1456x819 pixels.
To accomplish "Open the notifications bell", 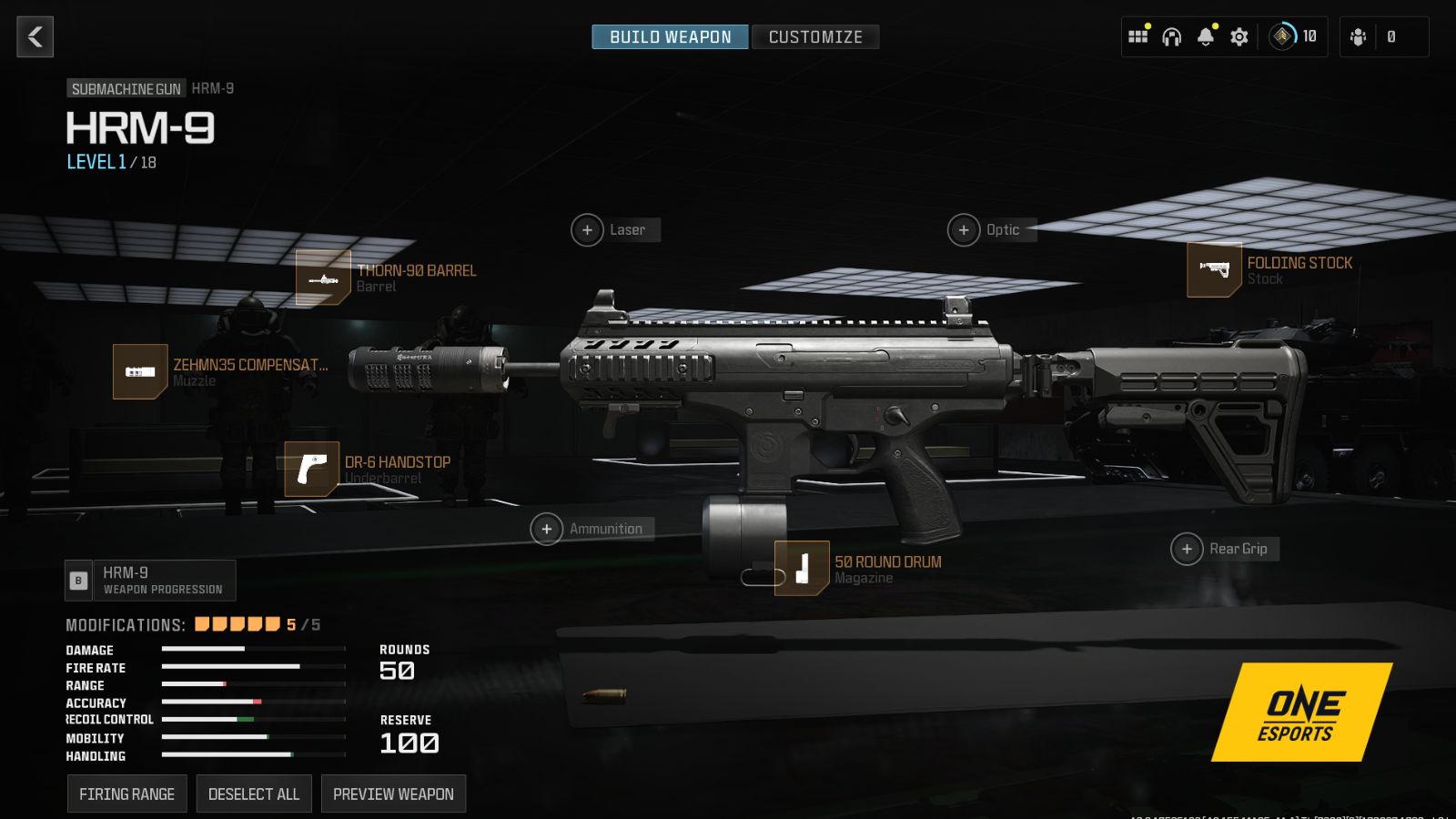I will (x=1205, y=36).
